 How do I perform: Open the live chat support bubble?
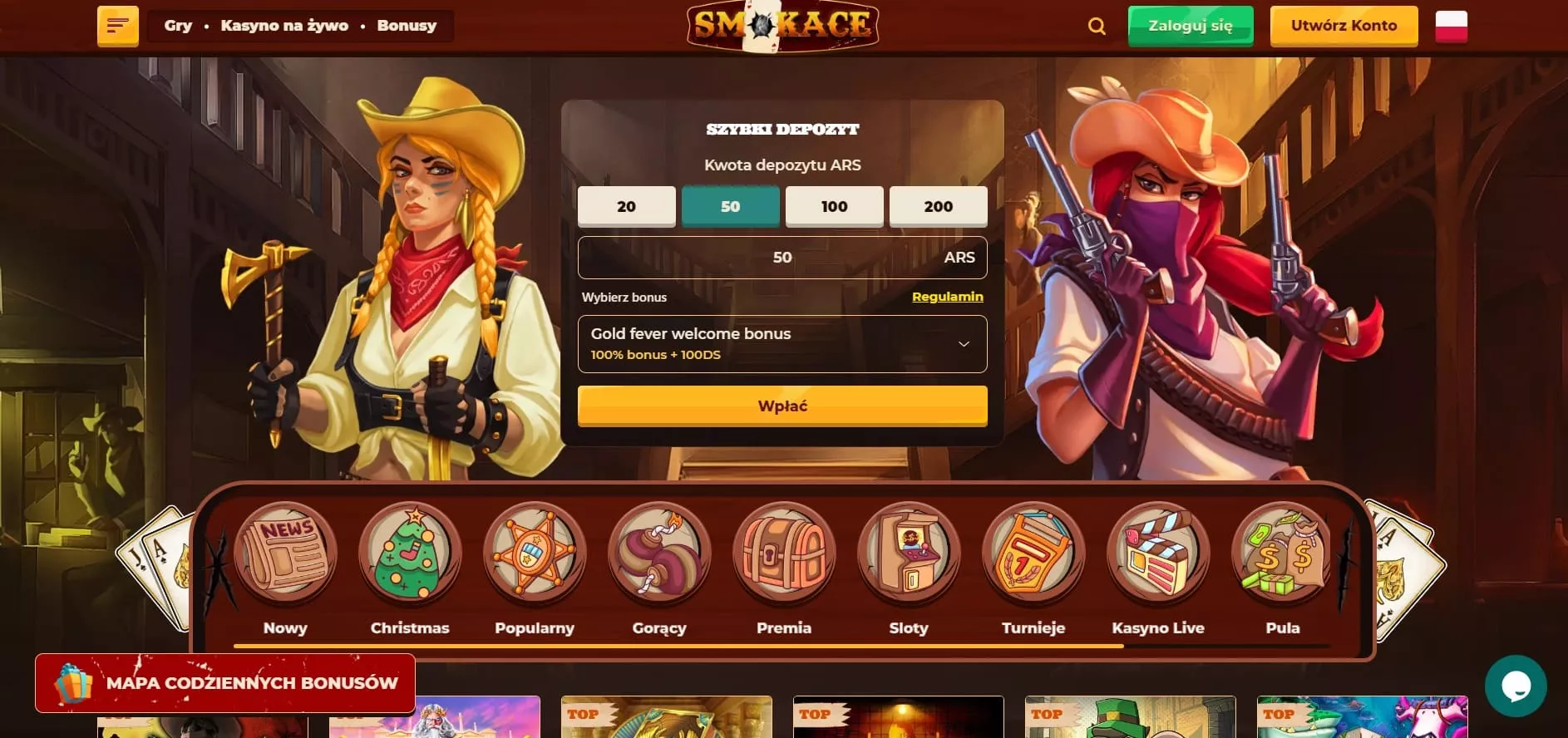(x=1515, y=686)
